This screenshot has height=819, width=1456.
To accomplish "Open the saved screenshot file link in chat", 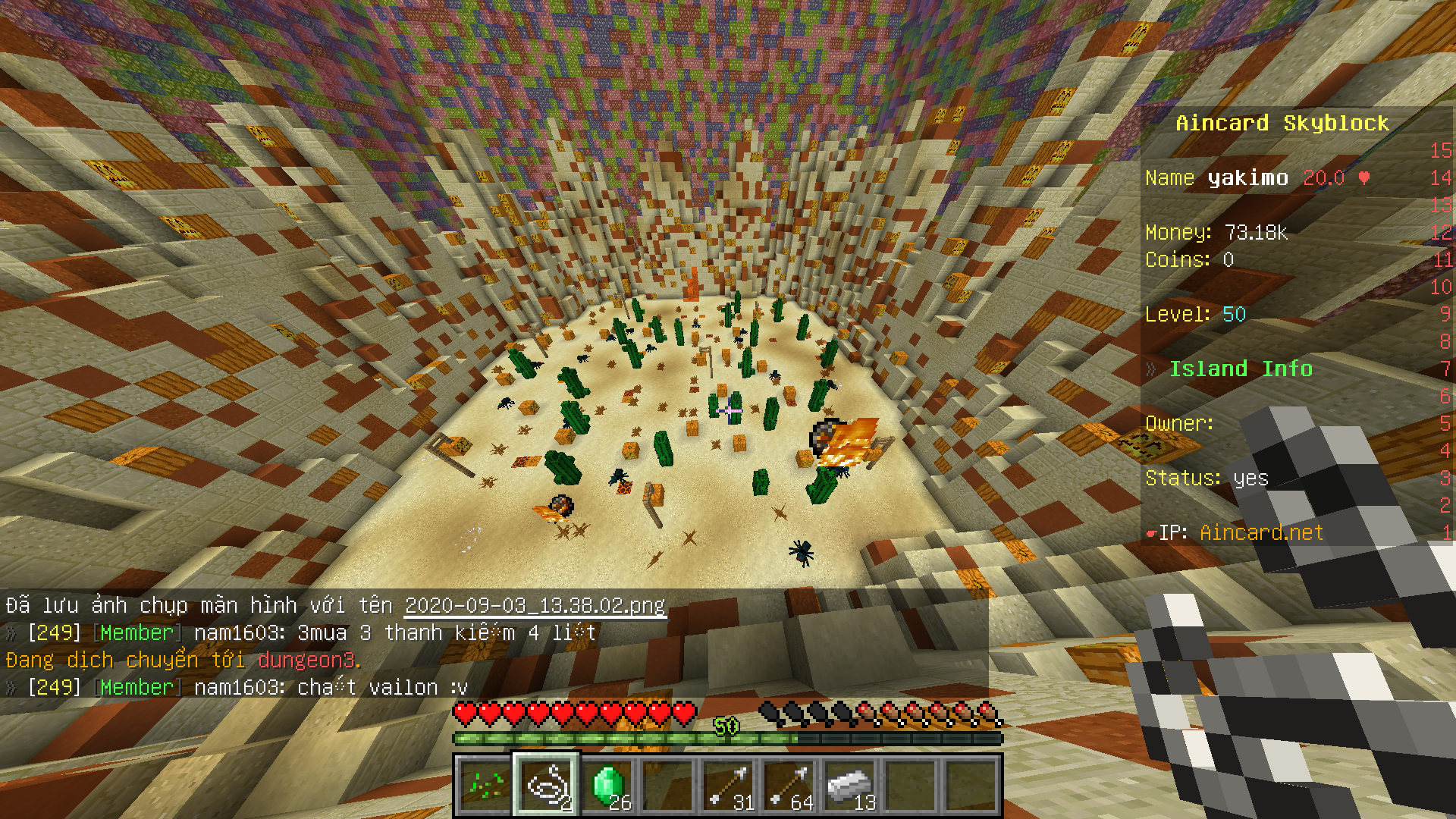I will pyautogui.click(x=535, y=605).
